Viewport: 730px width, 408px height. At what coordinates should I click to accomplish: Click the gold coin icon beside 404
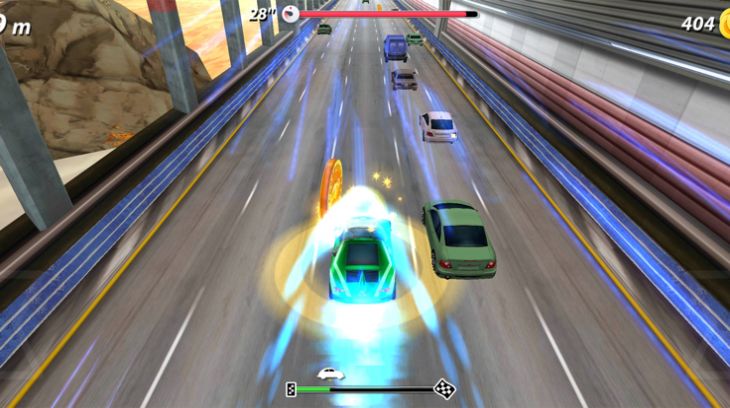724,24
